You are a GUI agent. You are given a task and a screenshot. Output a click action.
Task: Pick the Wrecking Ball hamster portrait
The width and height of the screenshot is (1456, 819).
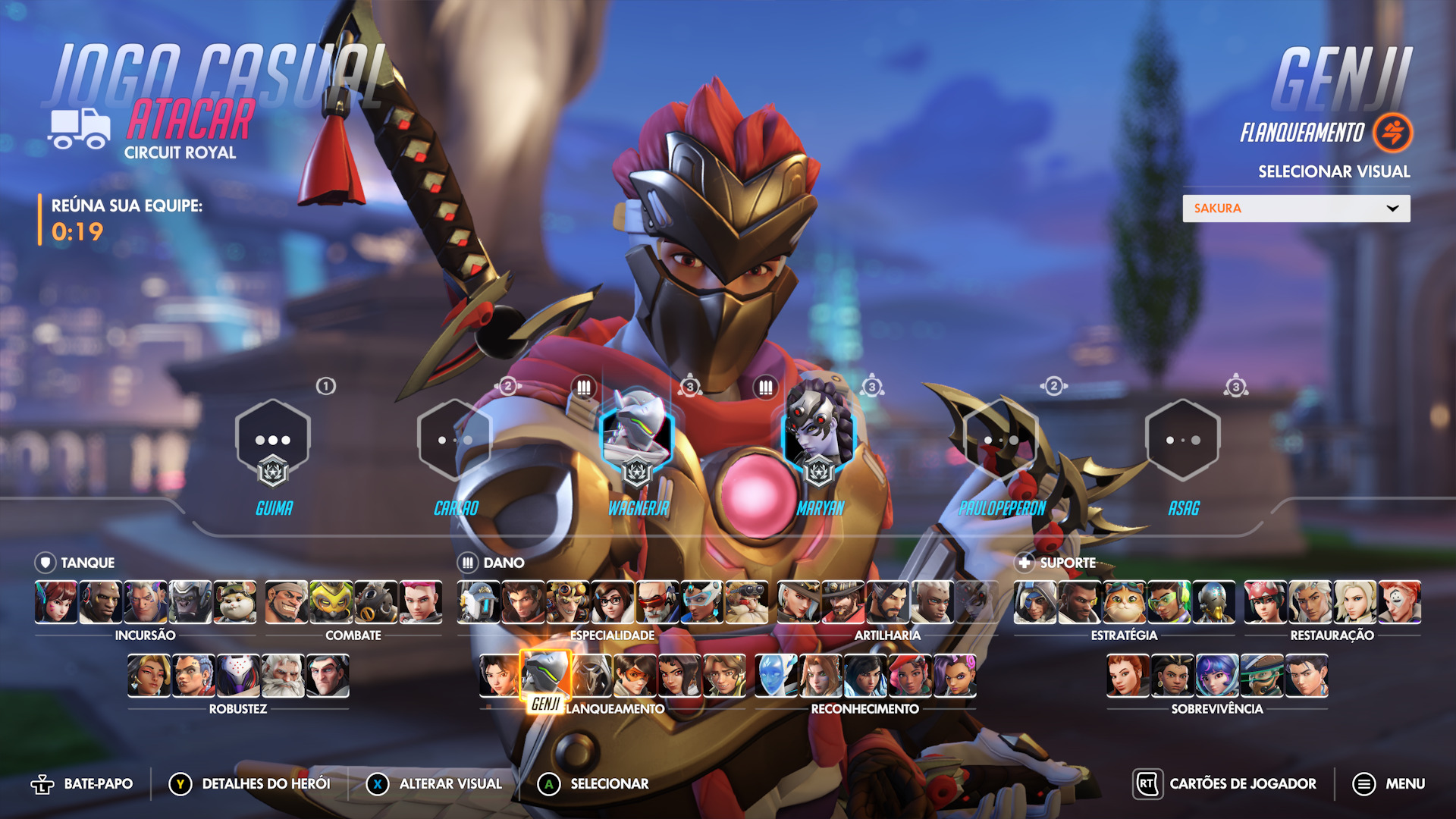pos(235,602)
